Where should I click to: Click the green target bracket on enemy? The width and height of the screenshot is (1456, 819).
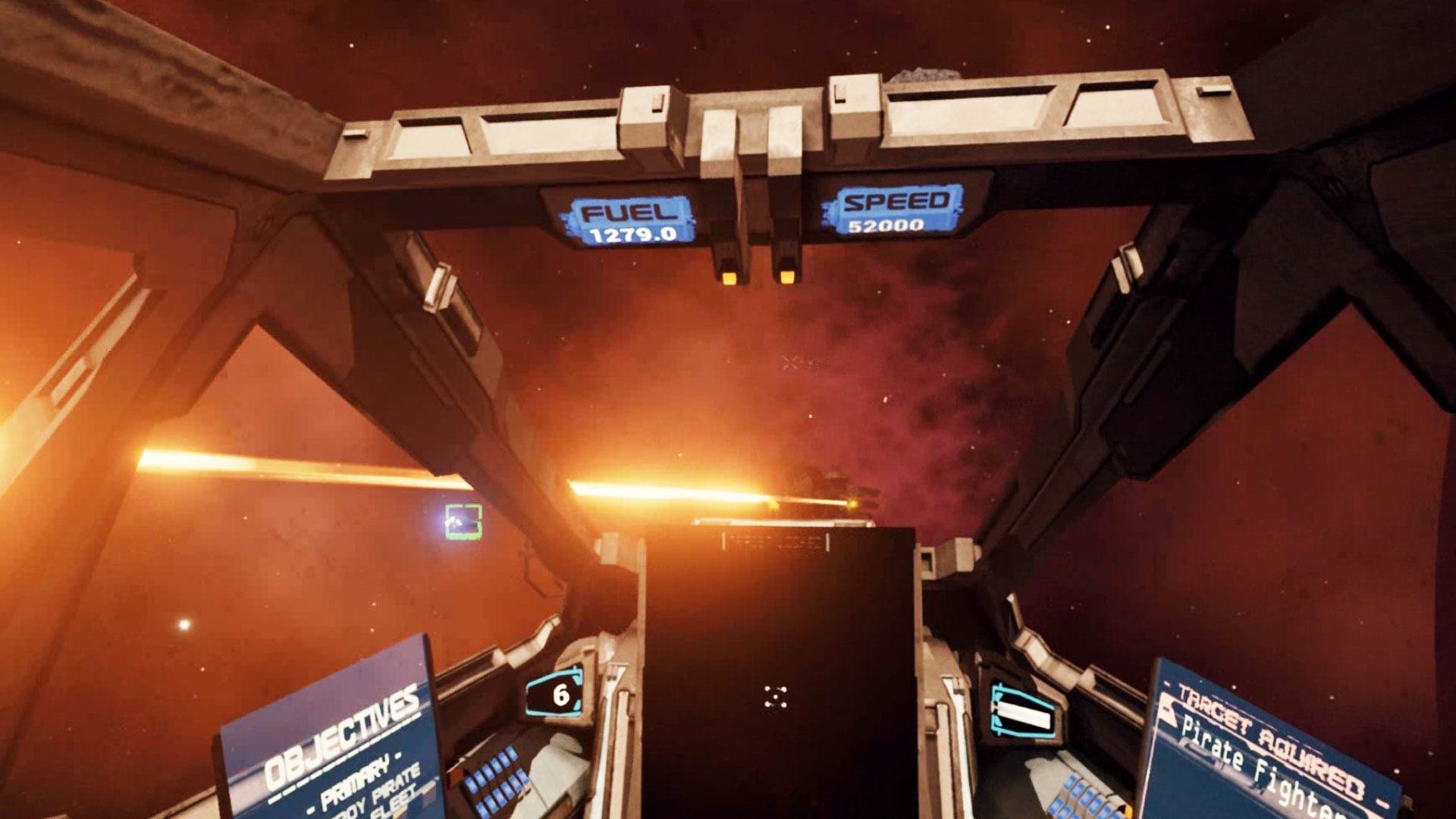pos(463,522)
